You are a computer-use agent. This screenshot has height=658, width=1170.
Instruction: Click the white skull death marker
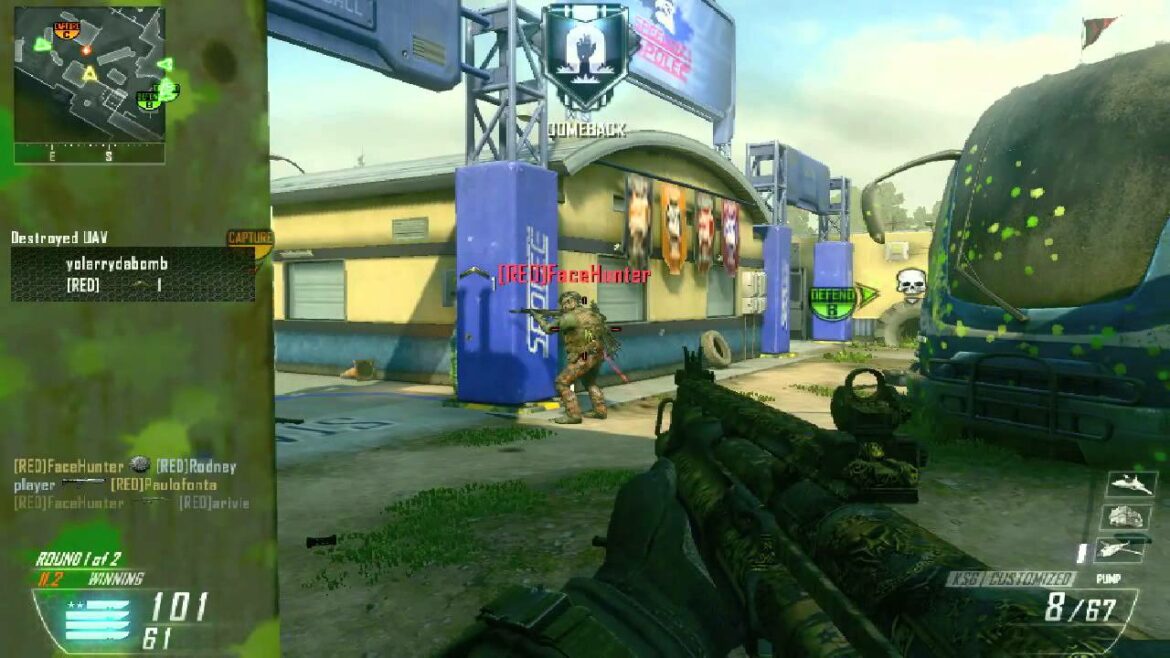point(910,284)
